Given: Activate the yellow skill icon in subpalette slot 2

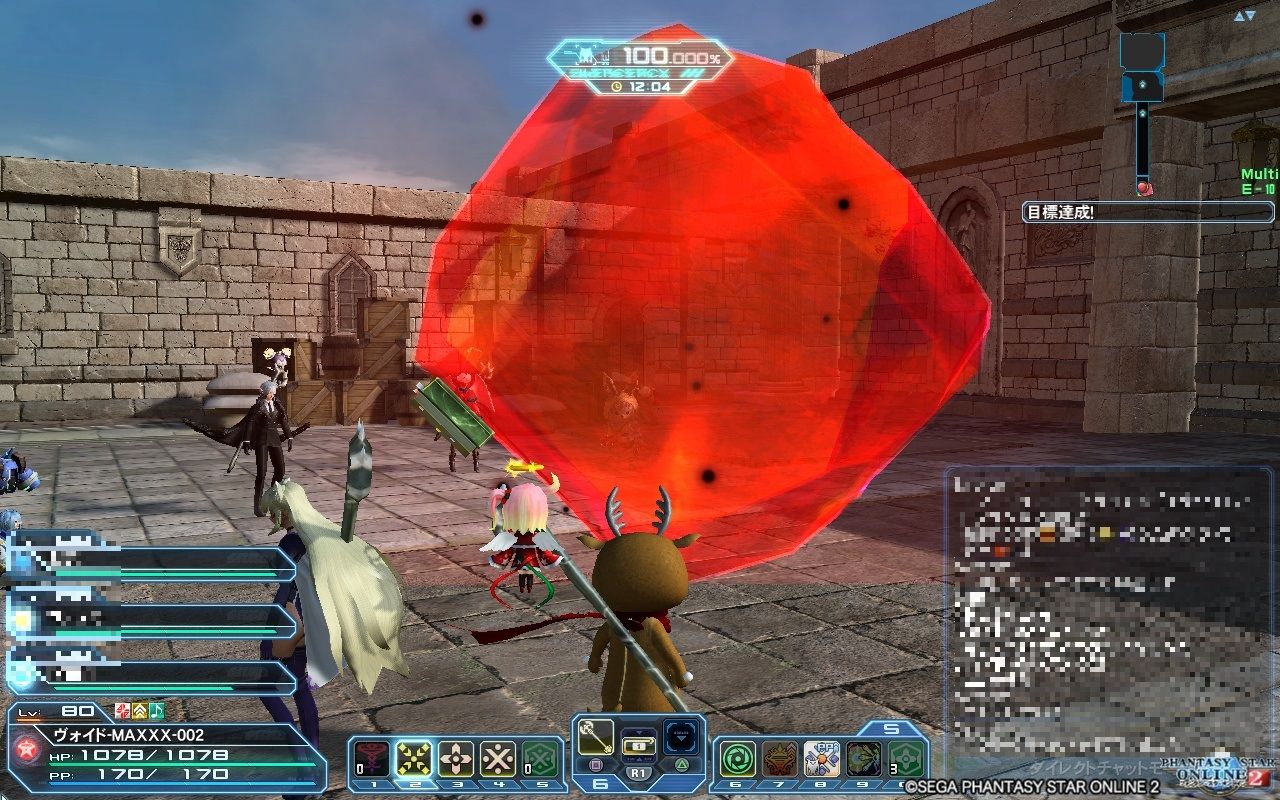Looking at the screenshot, I should click(412, 756).
